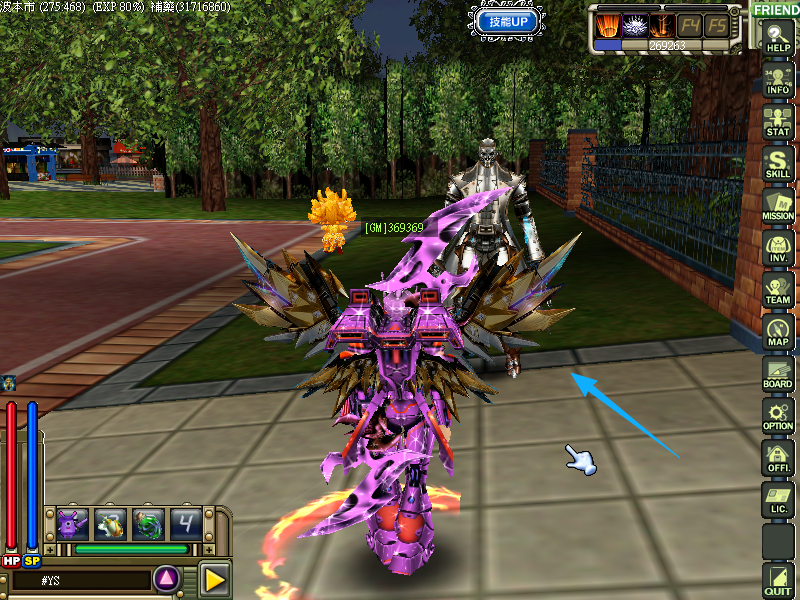Open the FRIEND list
The width and height of the screenshot is (800, 600).
click(776, 10)
